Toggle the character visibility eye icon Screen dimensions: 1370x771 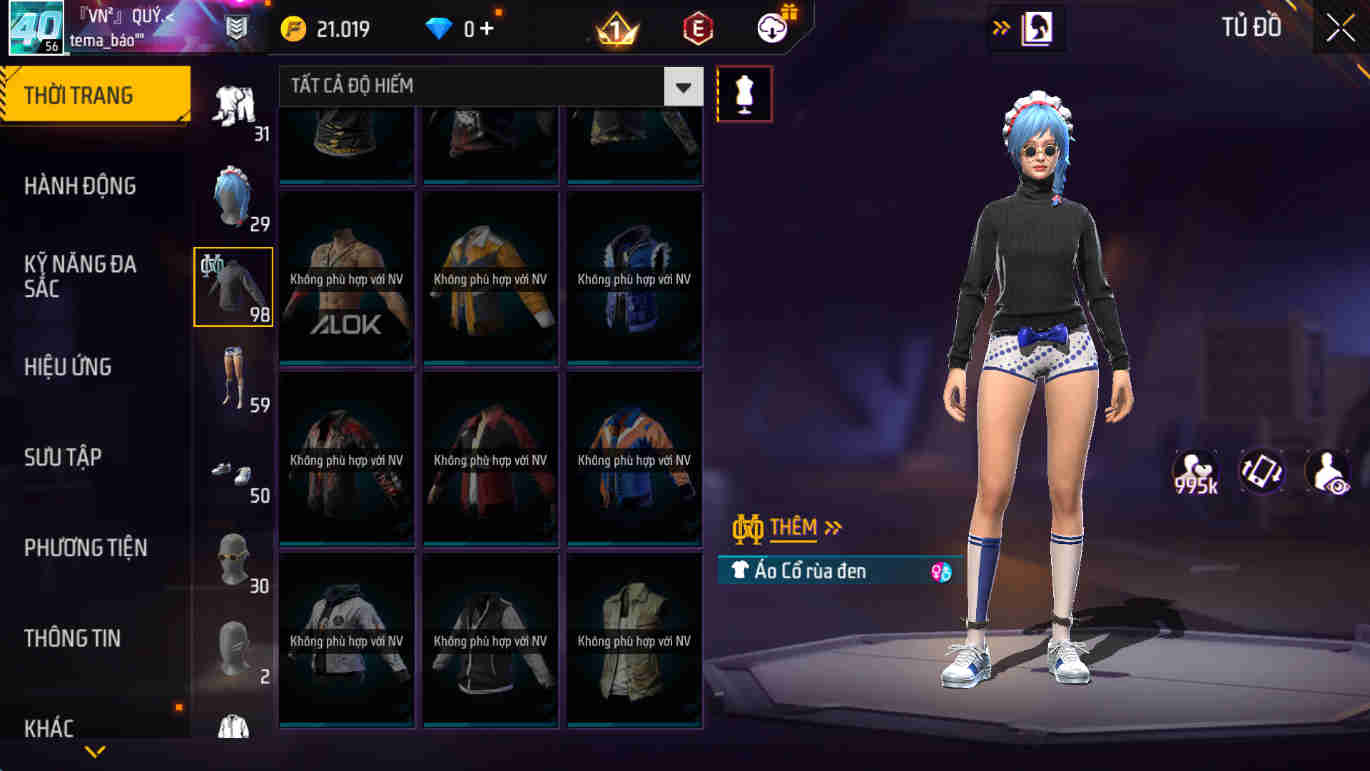pos(1327,470)
